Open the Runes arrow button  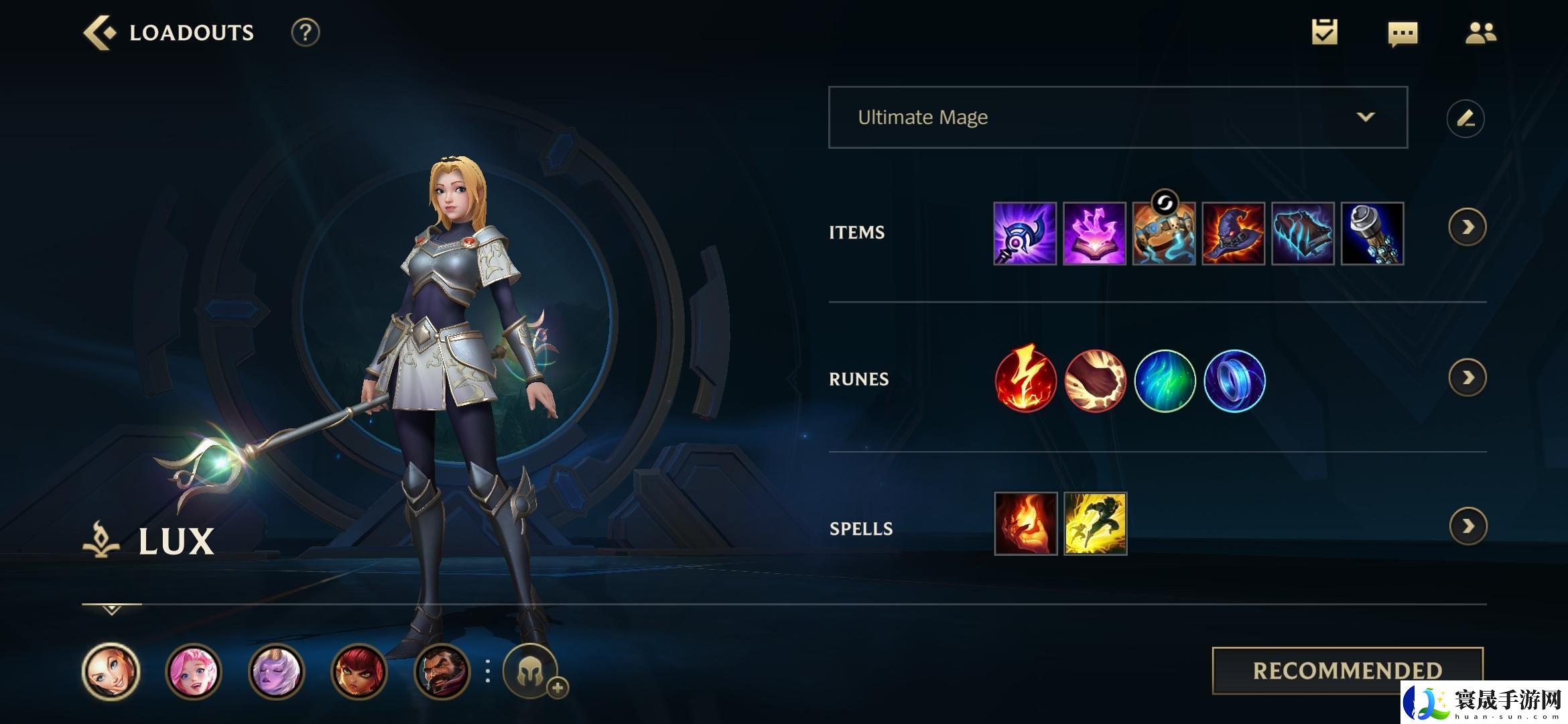pos(1467,378)
